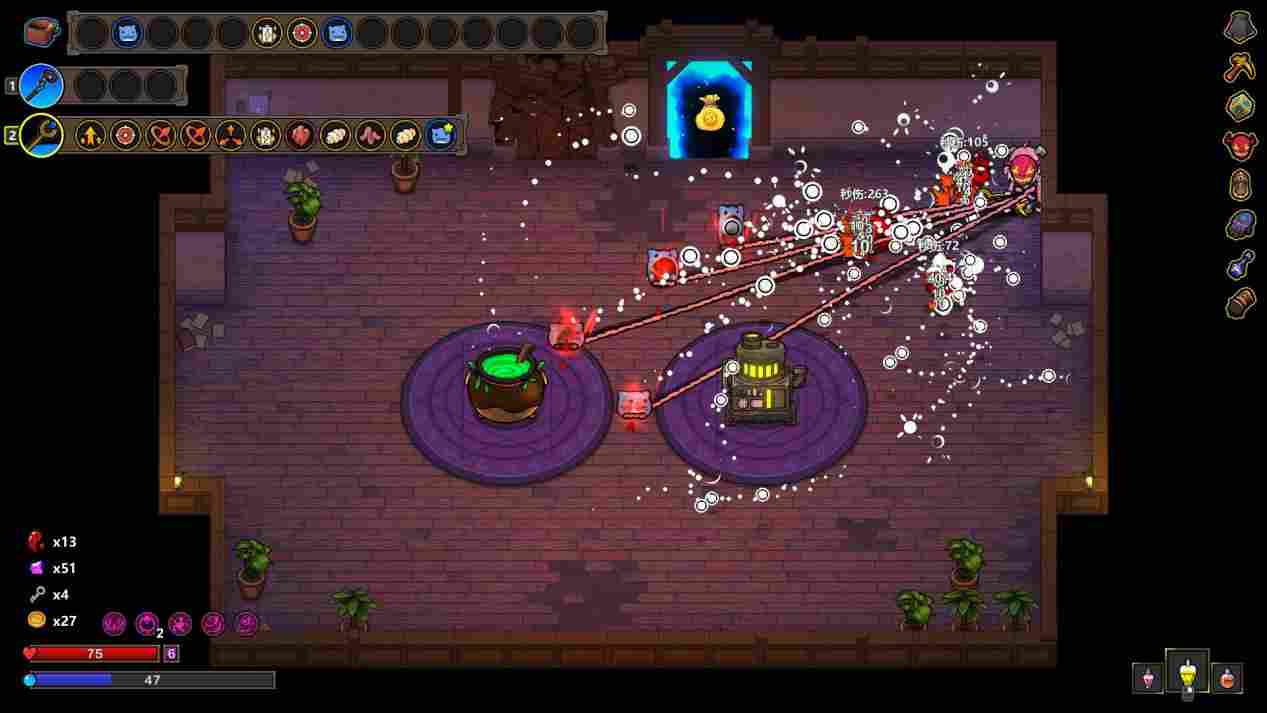Inspect the gray bucket hat relic

click(1240, 27)
